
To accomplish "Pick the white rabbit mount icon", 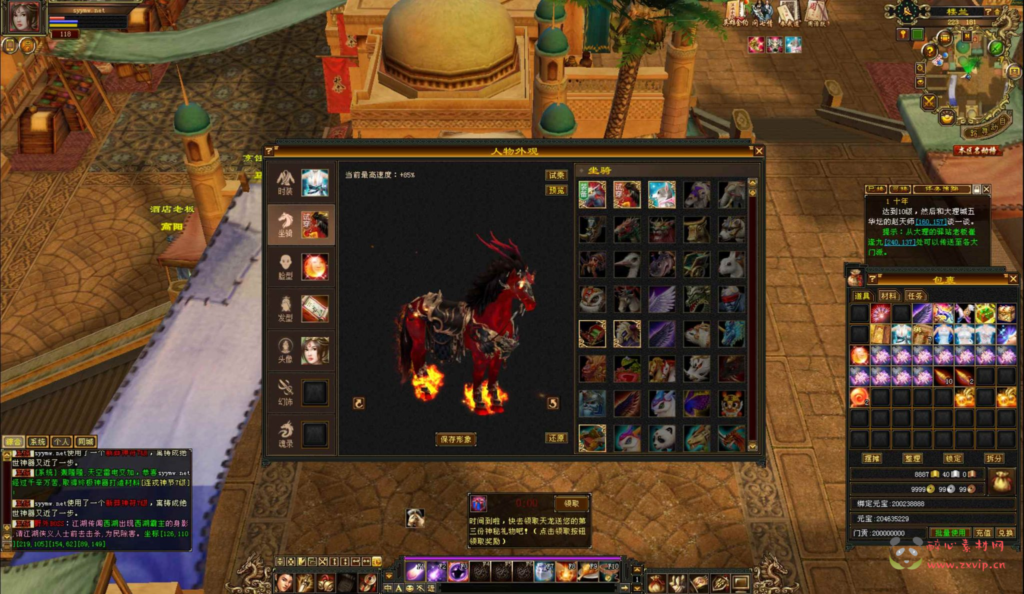I will click(731, 264).
